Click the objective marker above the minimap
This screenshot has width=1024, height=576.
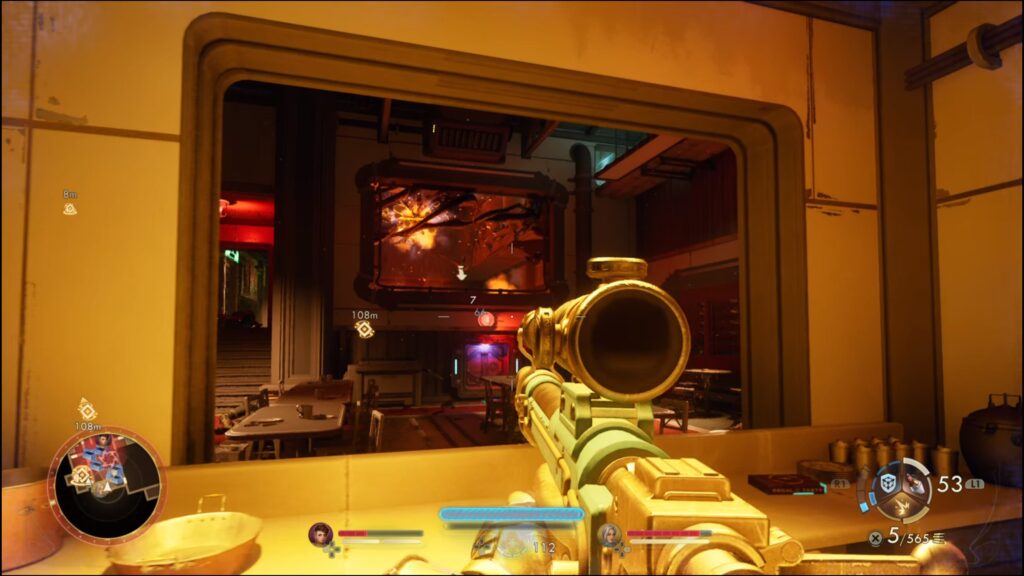pos(87,409)
